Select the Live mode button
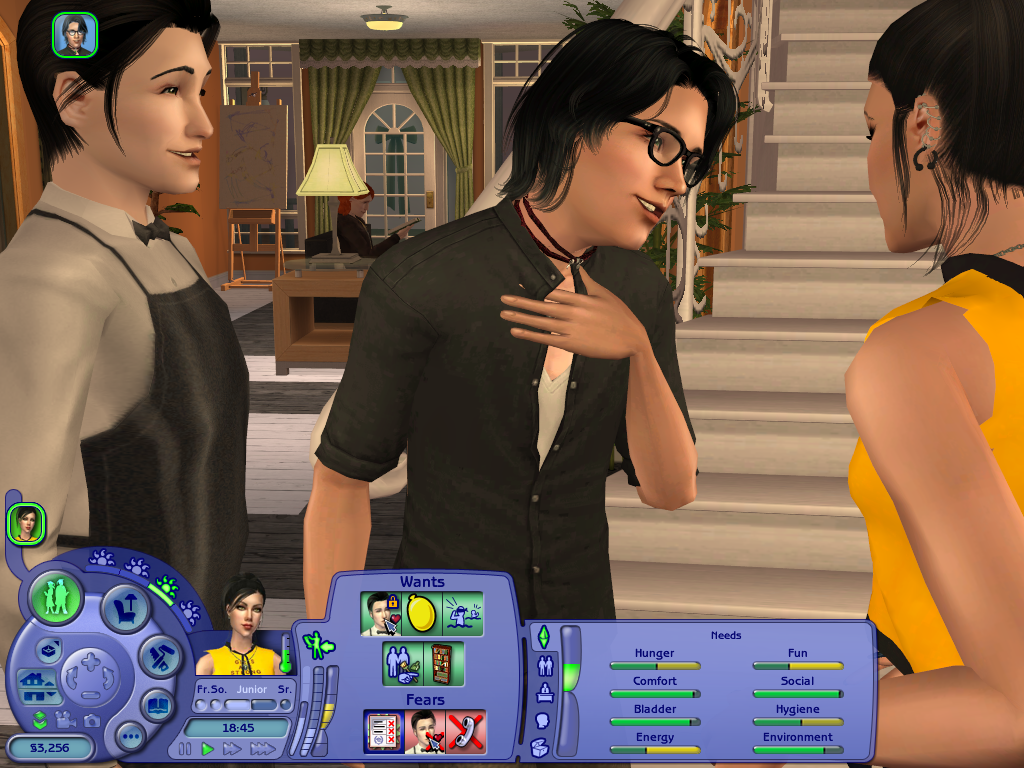This screenshot has width=1024, height=768. [x=56, y=597]
